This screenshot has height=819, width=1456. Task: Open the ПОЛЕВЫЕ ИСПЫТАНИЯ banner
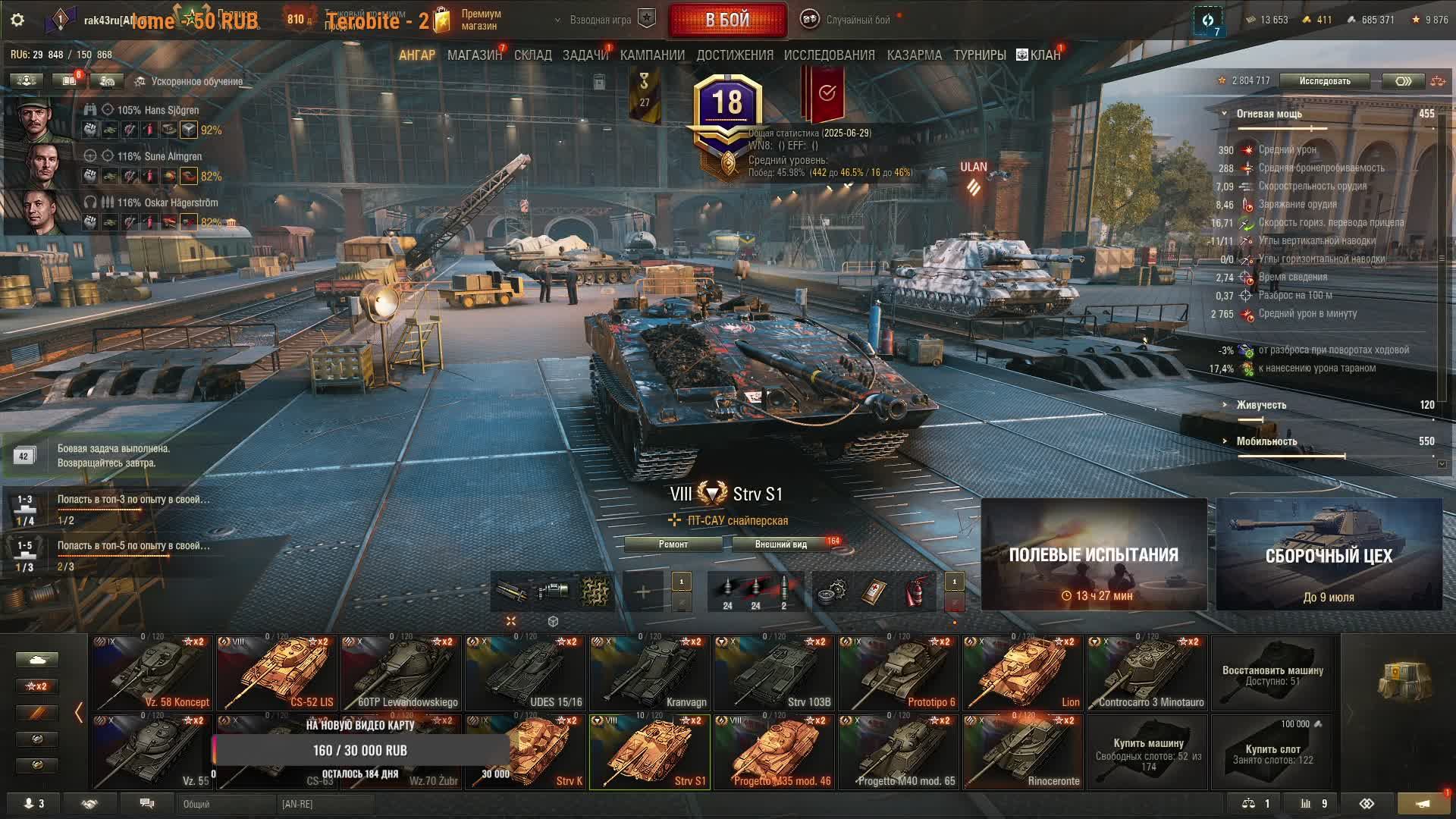coord(1094,554)
